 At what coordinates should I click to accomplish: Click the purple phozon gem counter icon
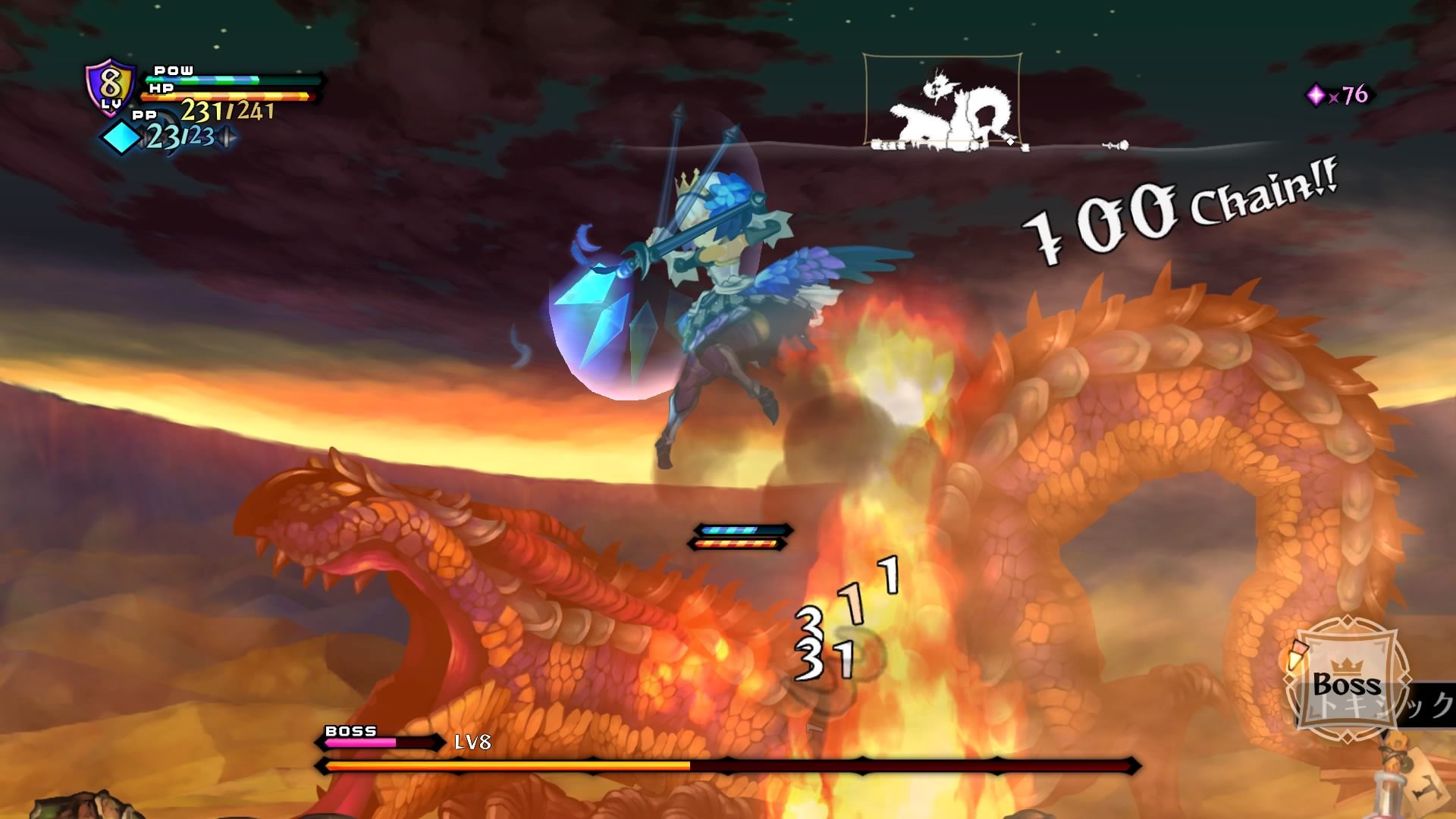1316,96
